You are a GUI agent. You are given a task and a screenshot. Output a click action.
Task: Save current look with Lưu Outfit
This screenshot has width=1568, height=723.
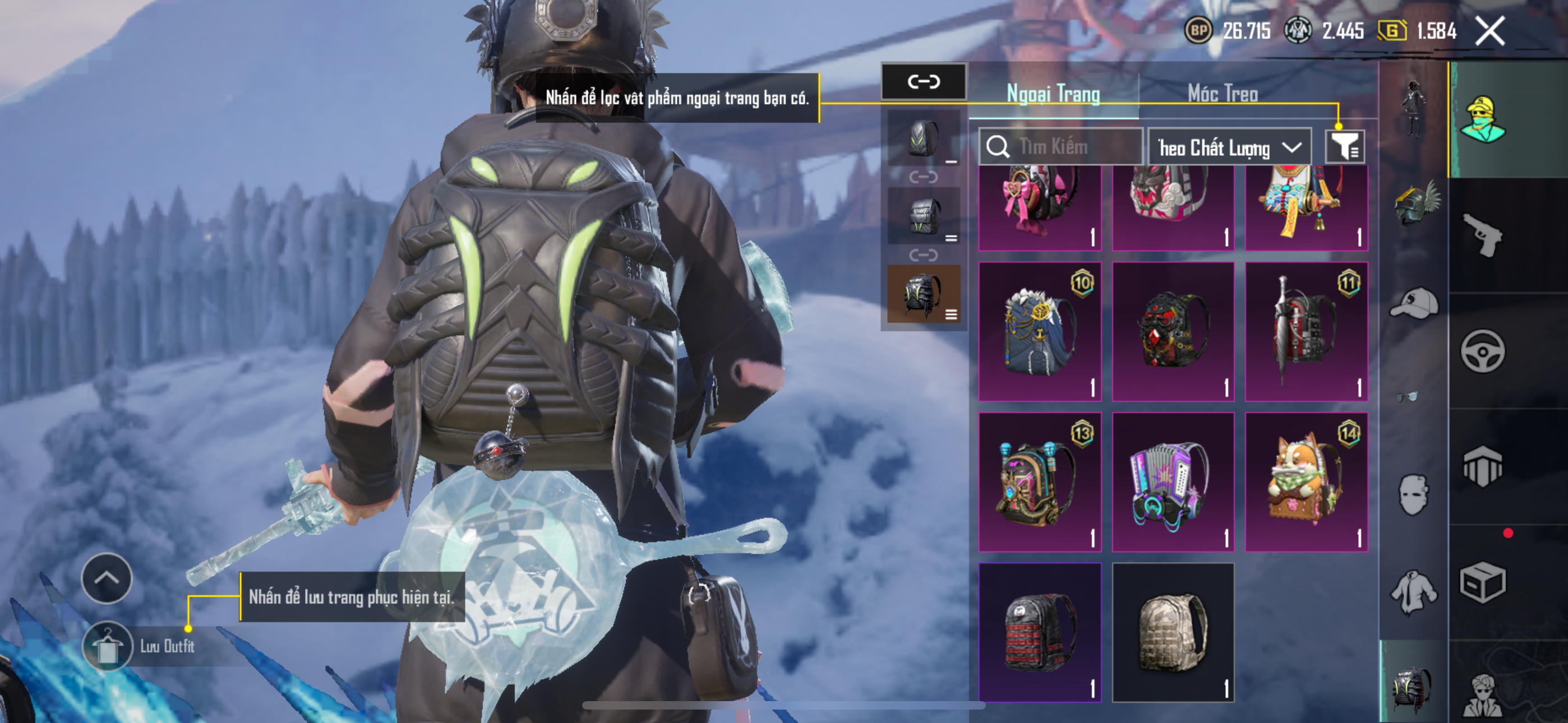(x=107, y=646)
